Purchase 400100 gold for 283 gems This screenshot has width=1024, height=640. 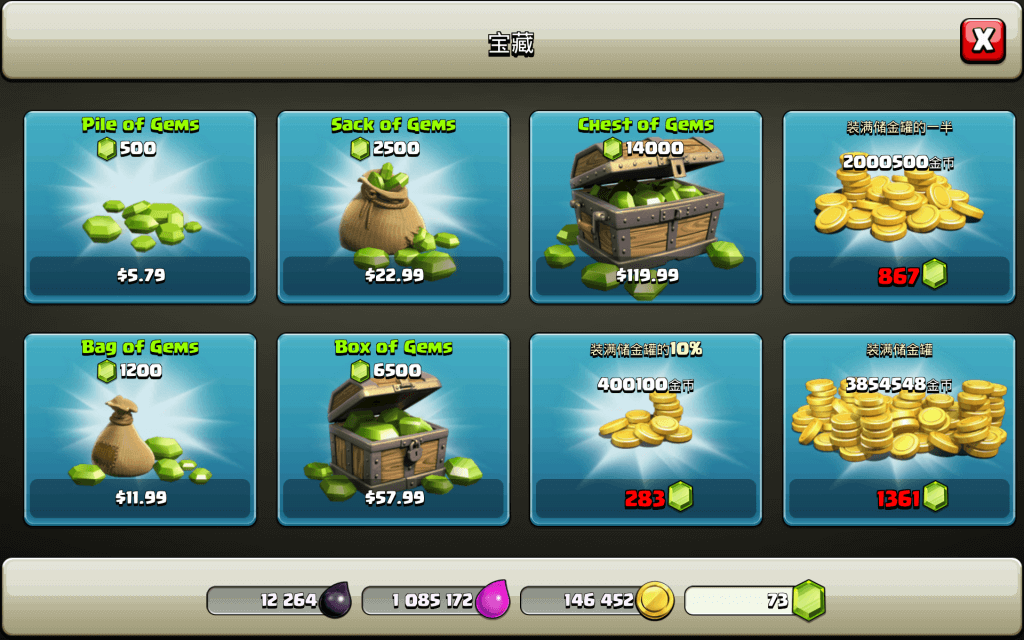(x=646, y=429)
